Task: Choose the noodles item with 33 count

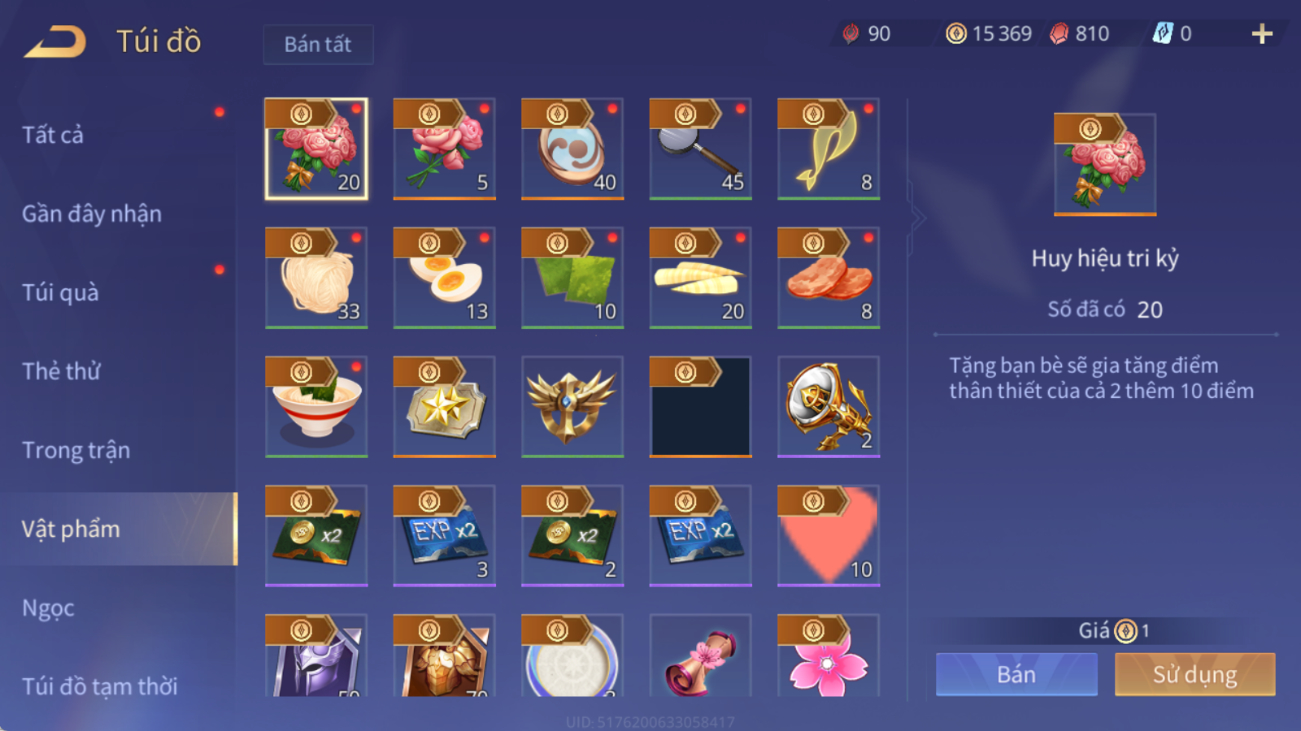Action: (316, 278)
